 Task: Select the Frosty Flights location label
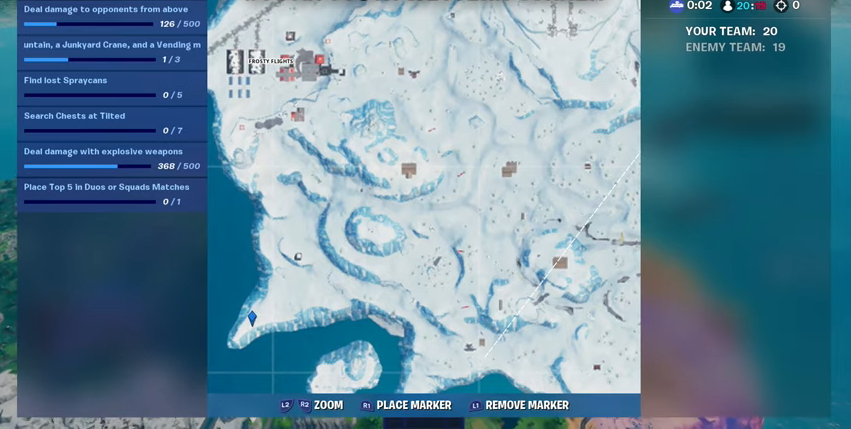pos(271,61)
